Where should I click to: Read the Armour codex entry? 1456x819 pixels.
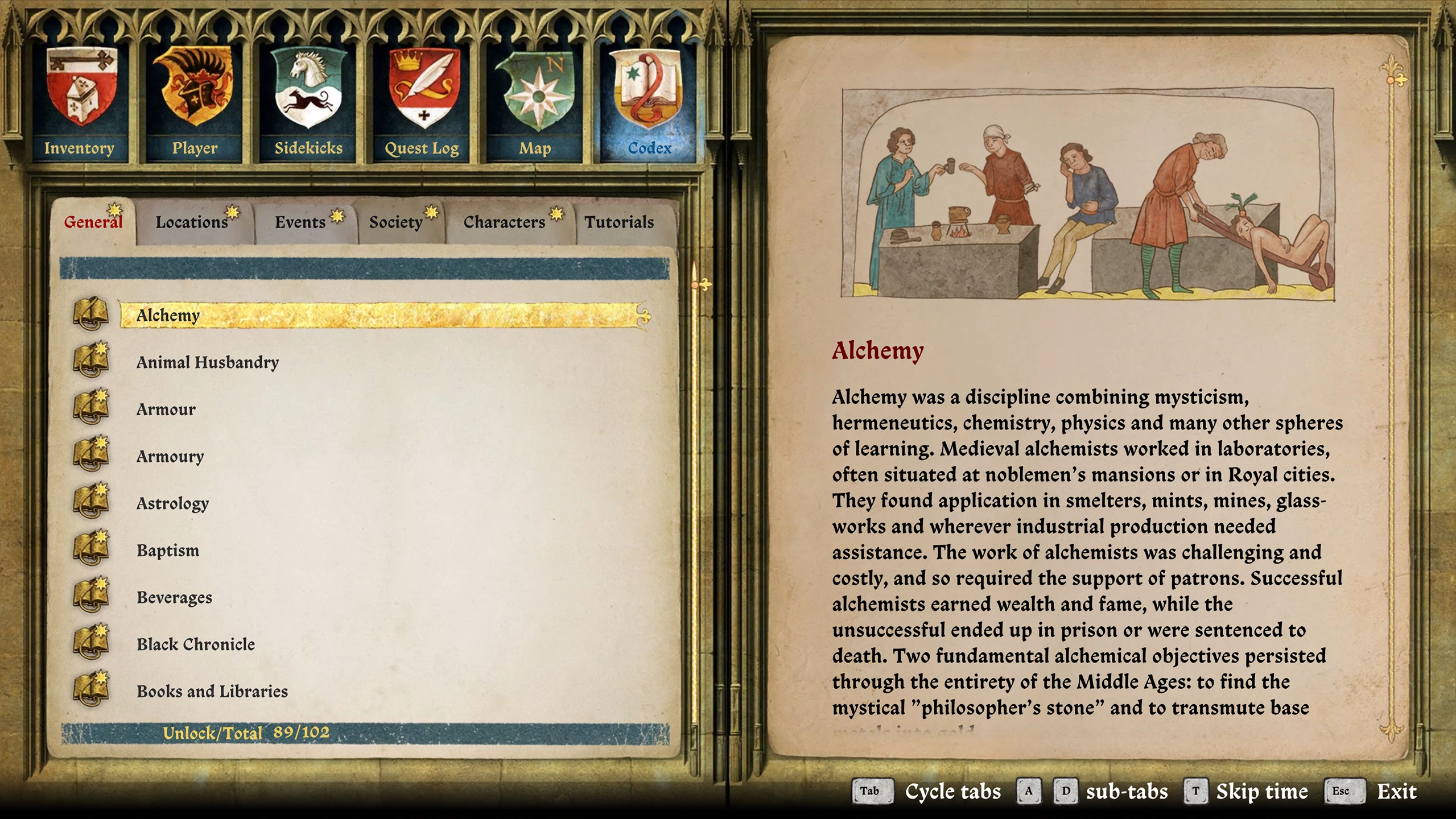166,409
